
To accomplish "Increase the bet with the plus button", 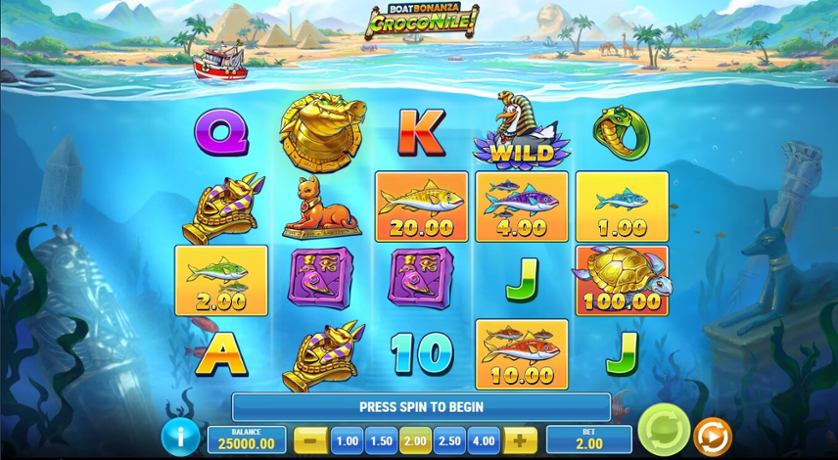I will click(x=518, y=440).
